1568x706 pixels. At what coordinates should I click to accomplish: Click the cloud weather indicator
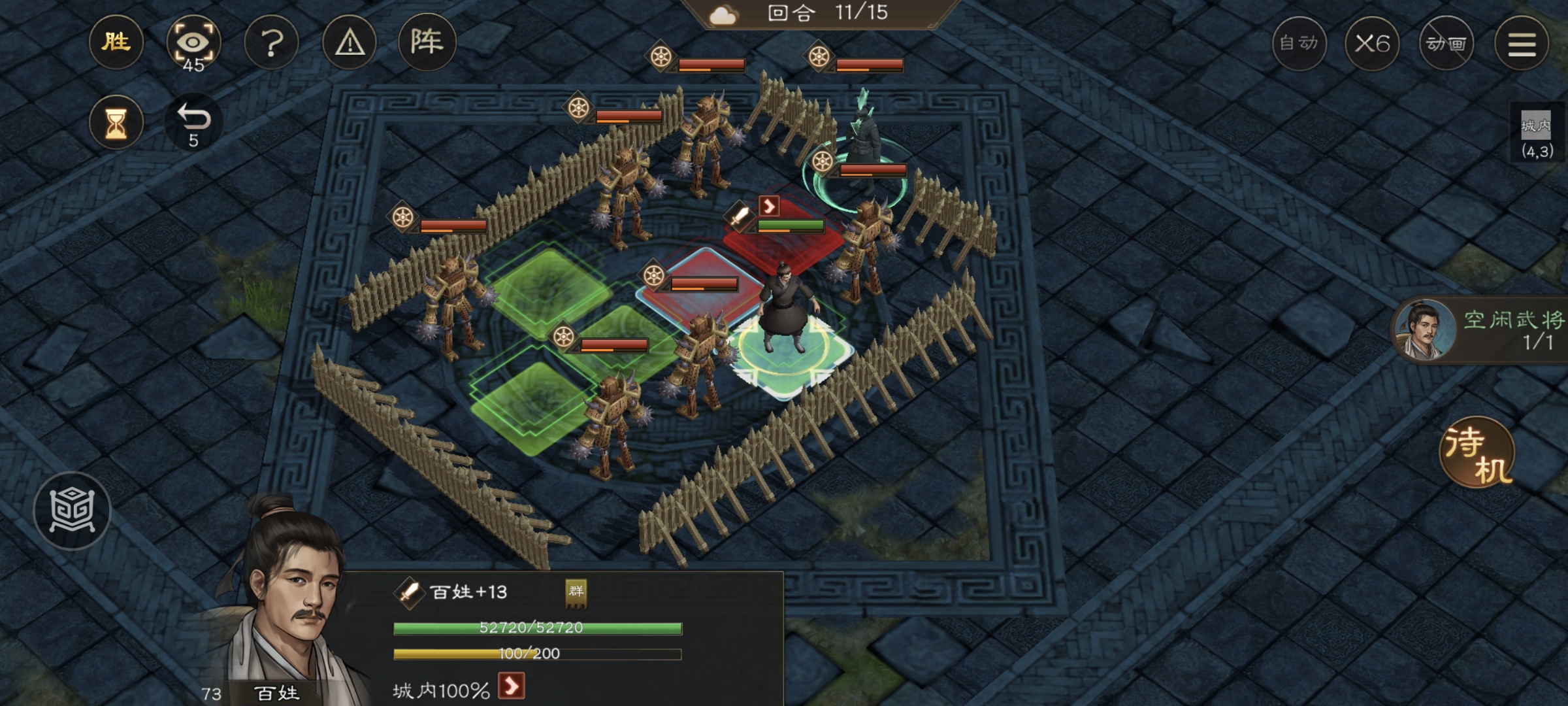coord(723,14)
